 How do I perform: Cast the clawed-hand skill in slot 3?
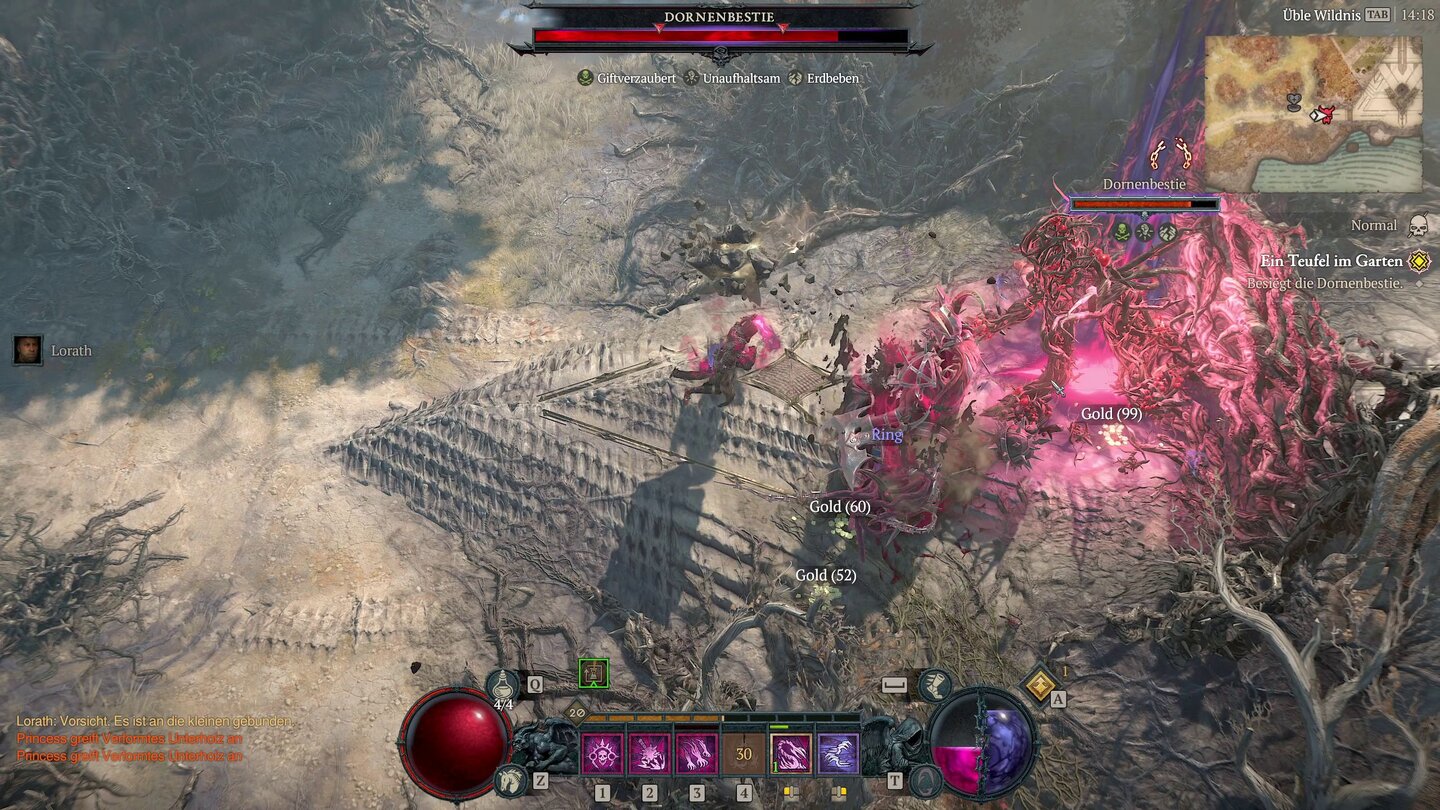697,755
